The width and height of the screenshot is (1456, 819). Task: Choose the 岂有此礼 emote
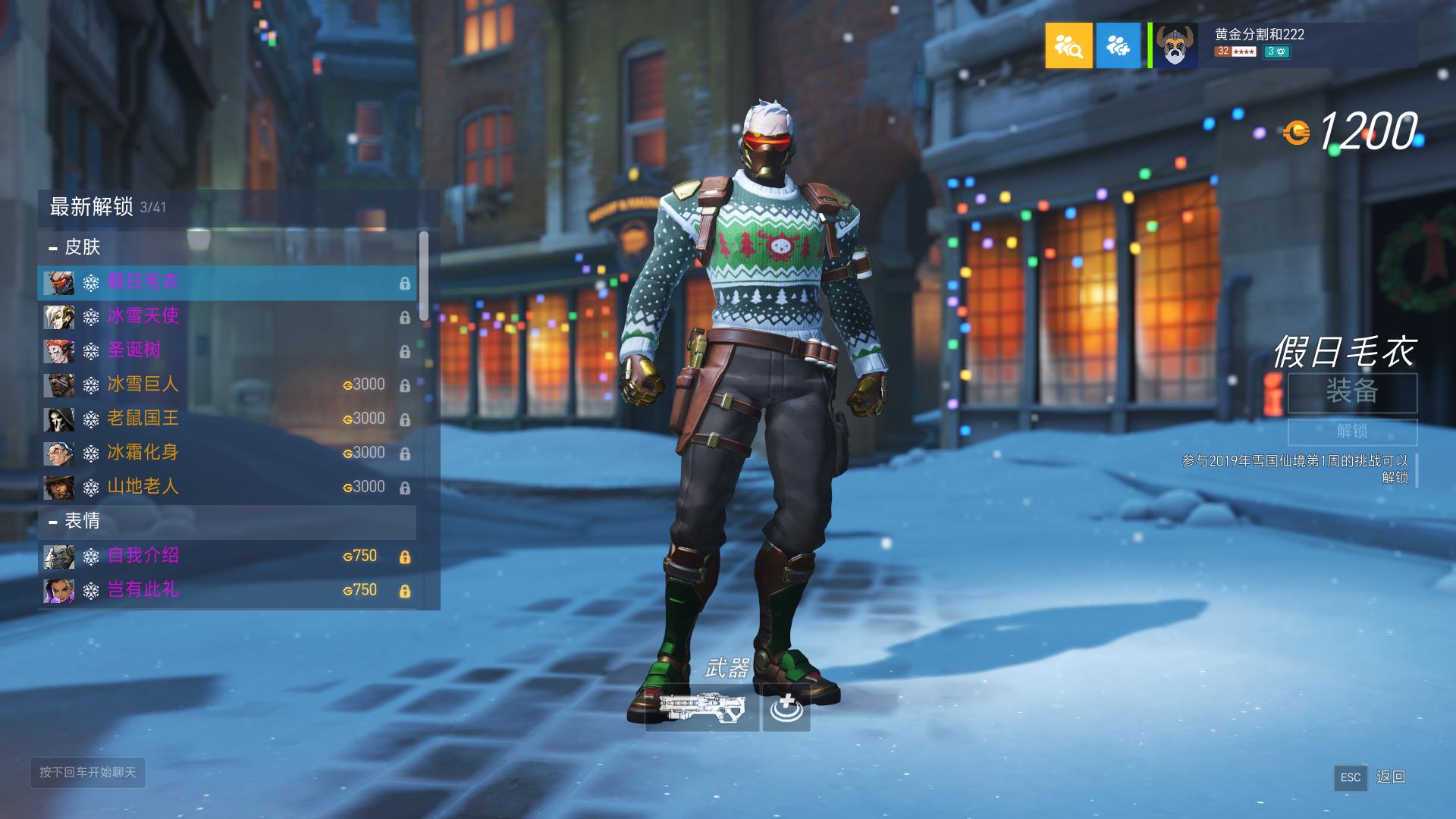pyautogui.click(x=227, y=591)
